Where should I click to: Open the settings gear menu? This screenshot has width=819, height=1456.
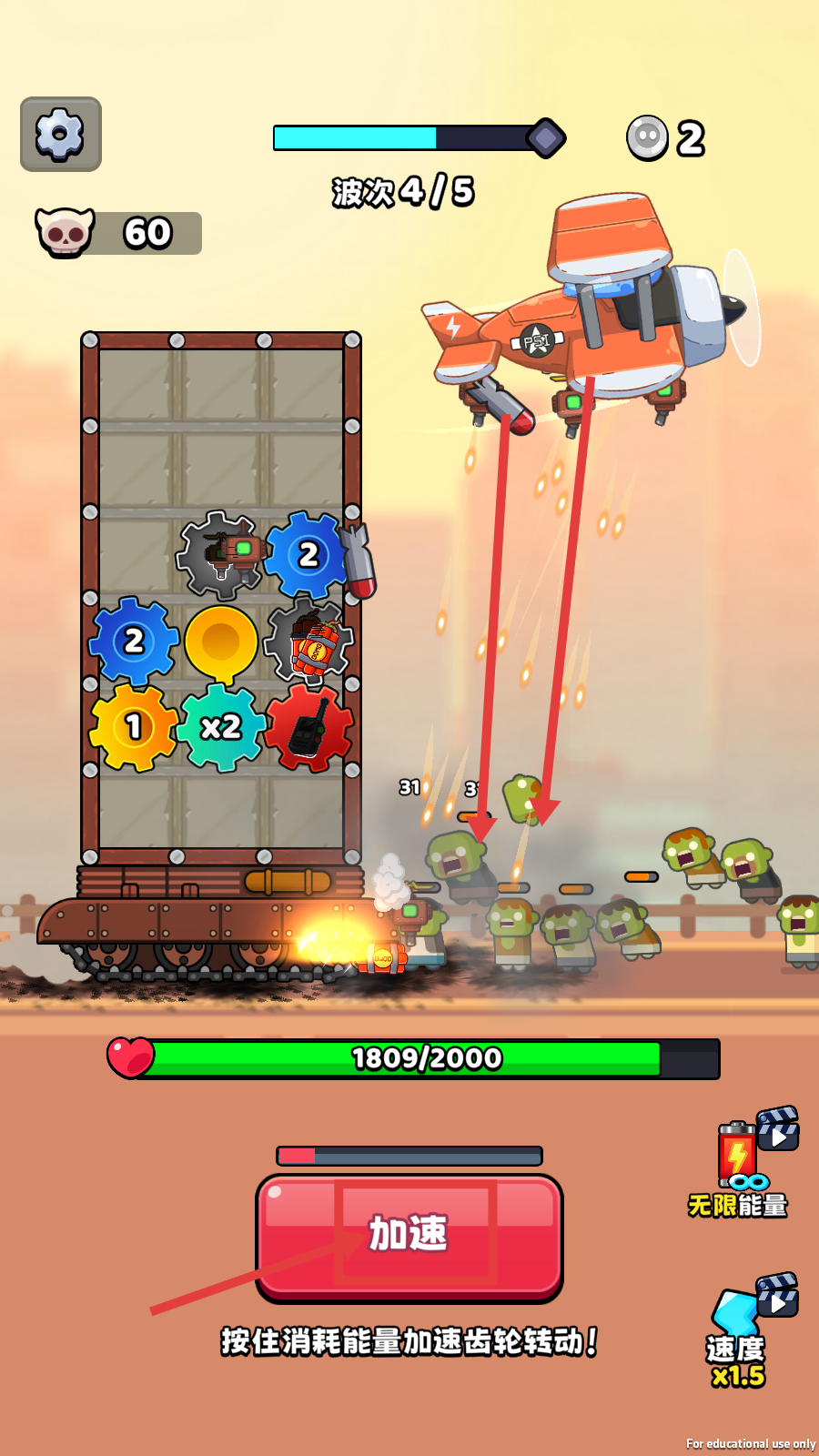tap(60, 135)
